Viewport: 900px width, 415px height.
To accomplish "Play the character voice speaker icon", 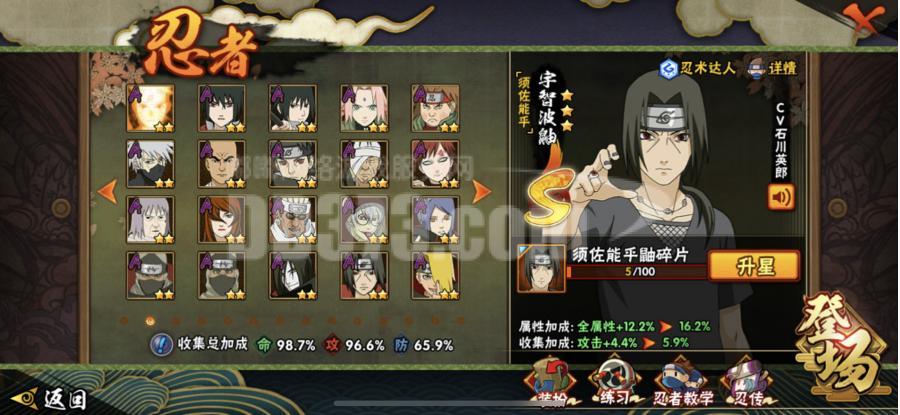I will click(780, 195).
